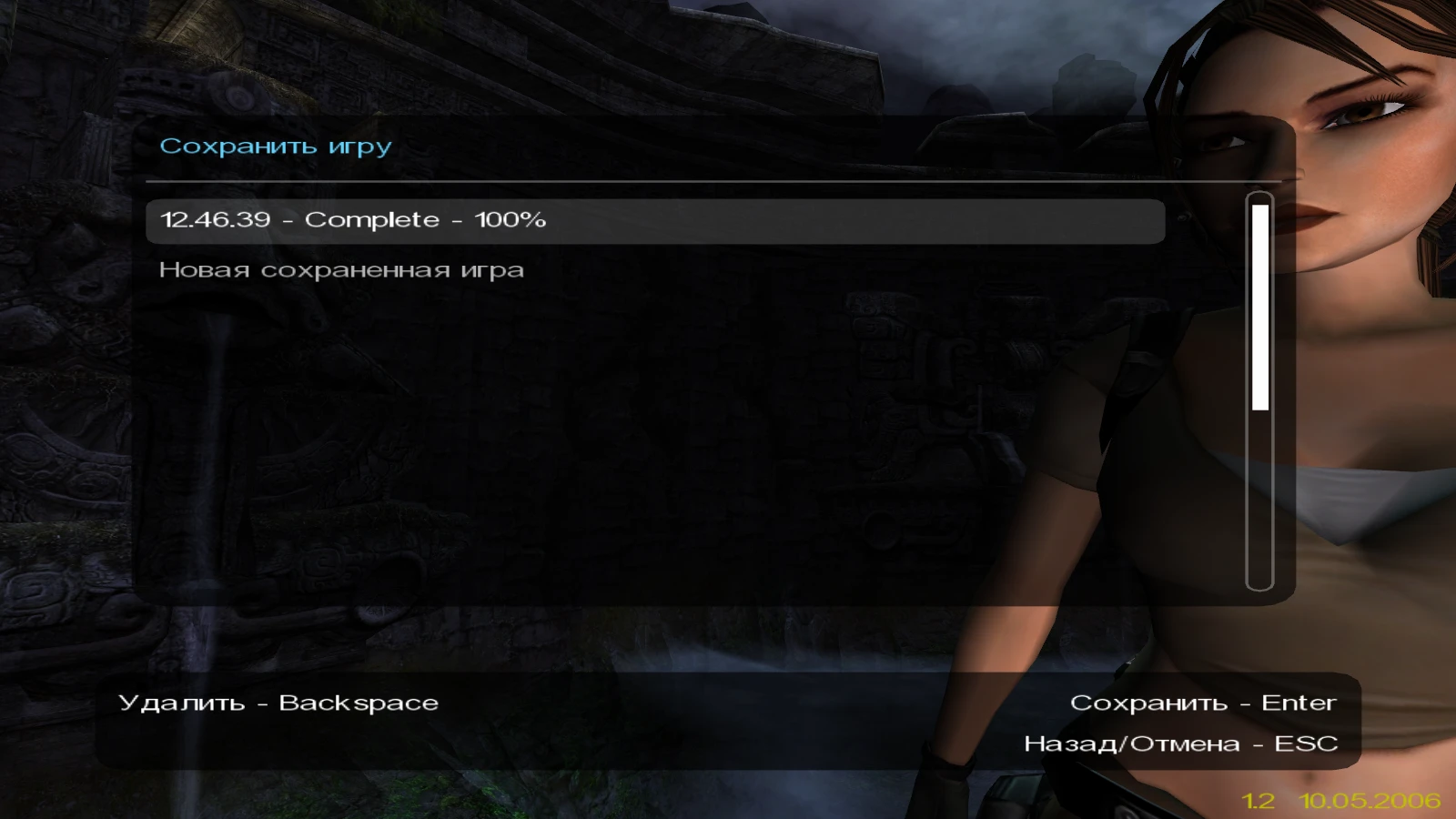This screenshot has width=1456, height=819.
Task: Click the scrollbar thumb on the right
Action: tap(1259, 305)
